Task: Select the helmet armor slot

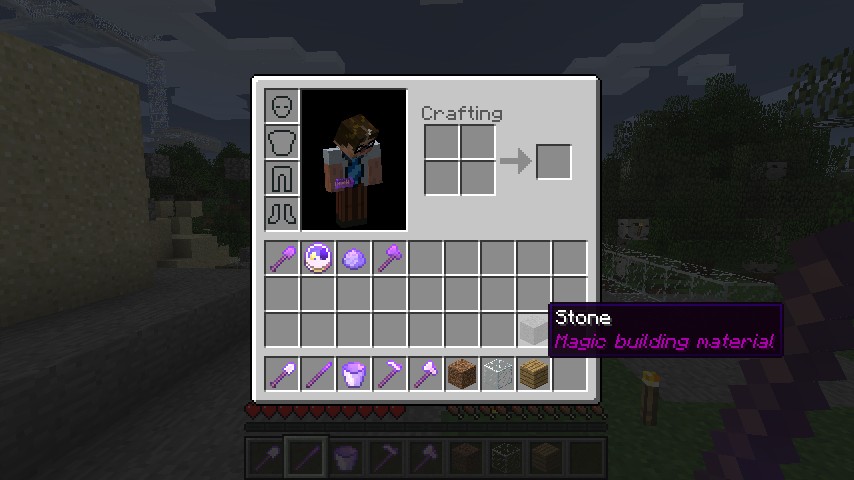Action: [x=282, y=106]
